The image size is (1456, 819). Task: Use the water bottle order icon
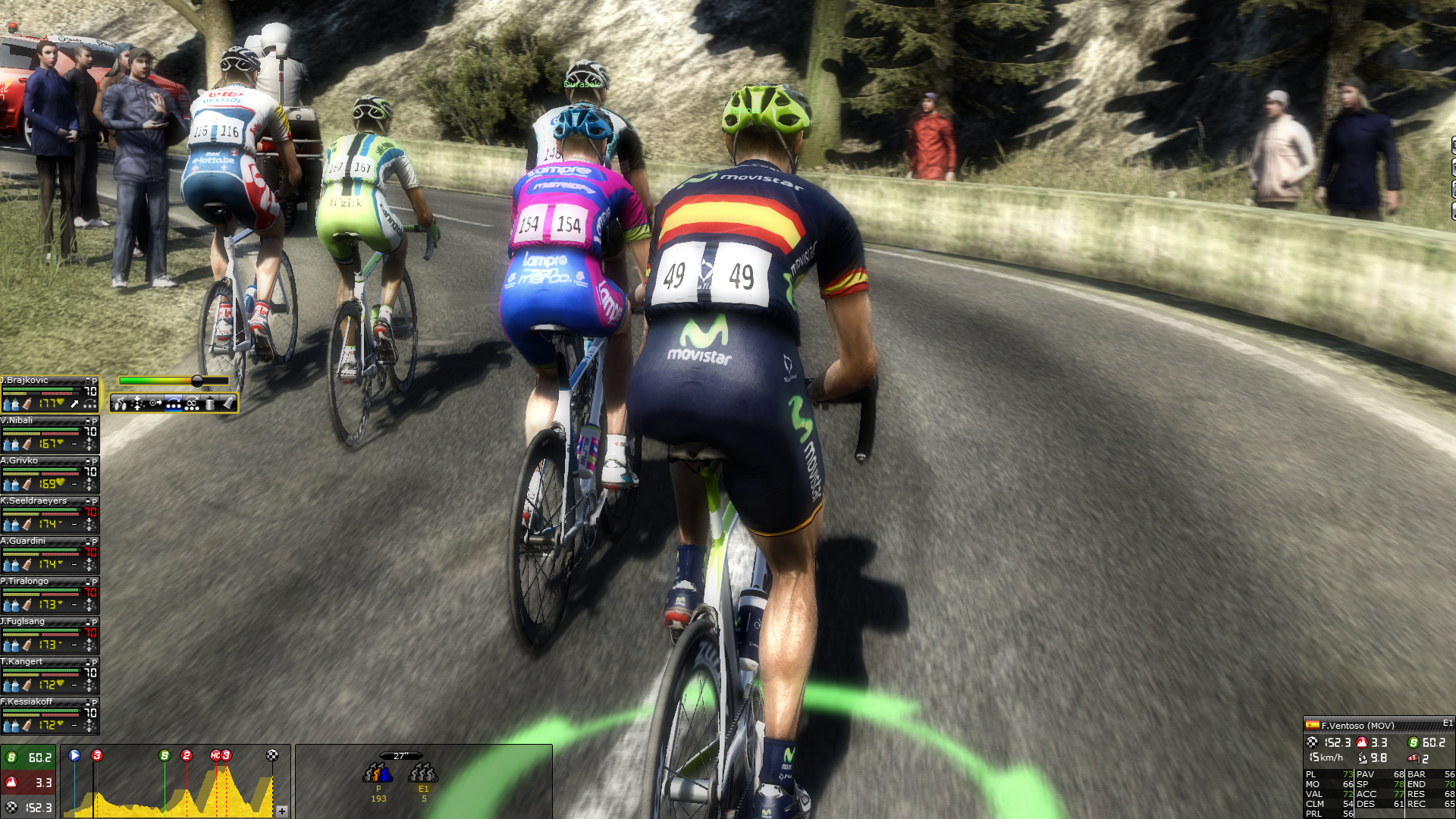210,403
